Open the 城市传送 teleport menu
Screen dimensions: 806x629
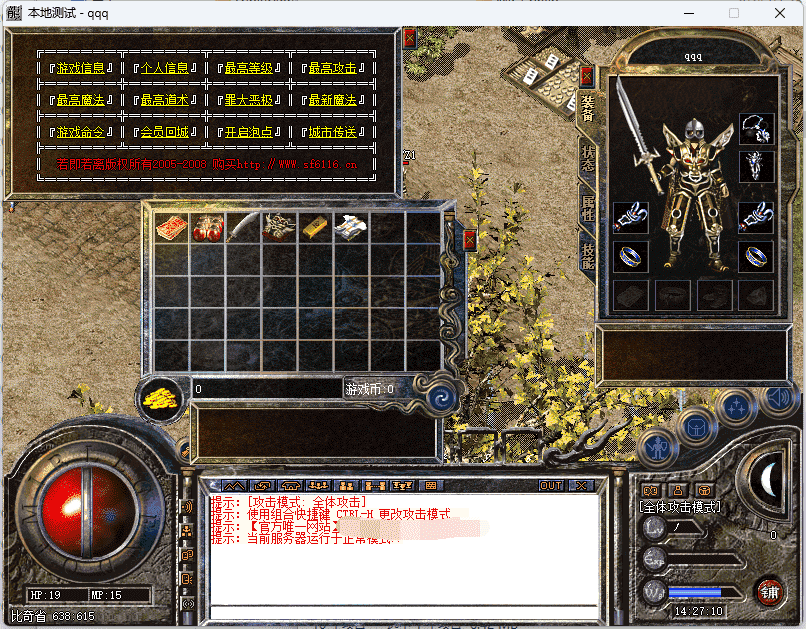(x=332, y=132)
